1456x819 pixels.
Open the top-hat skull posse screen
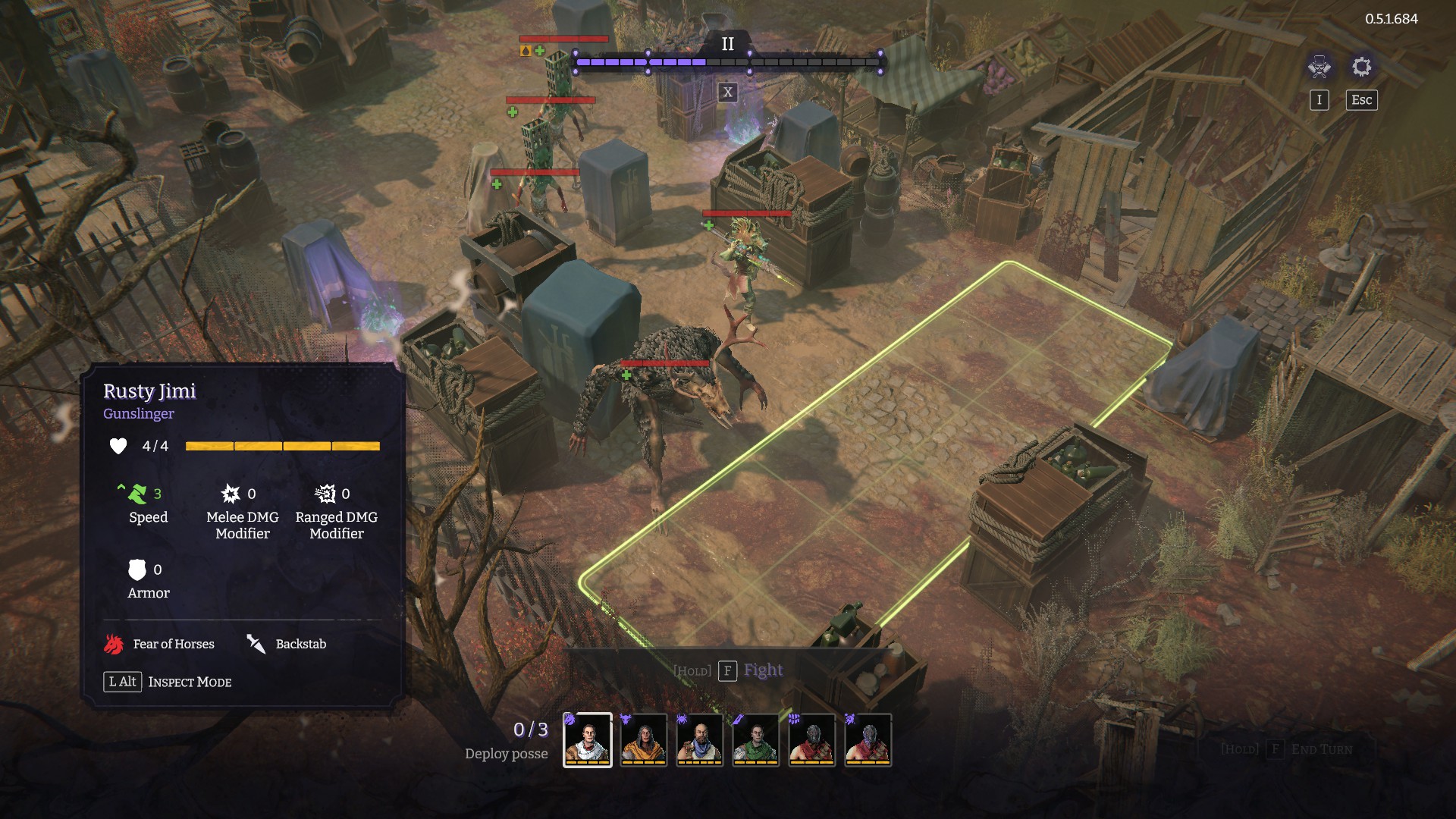(1319, 67)
